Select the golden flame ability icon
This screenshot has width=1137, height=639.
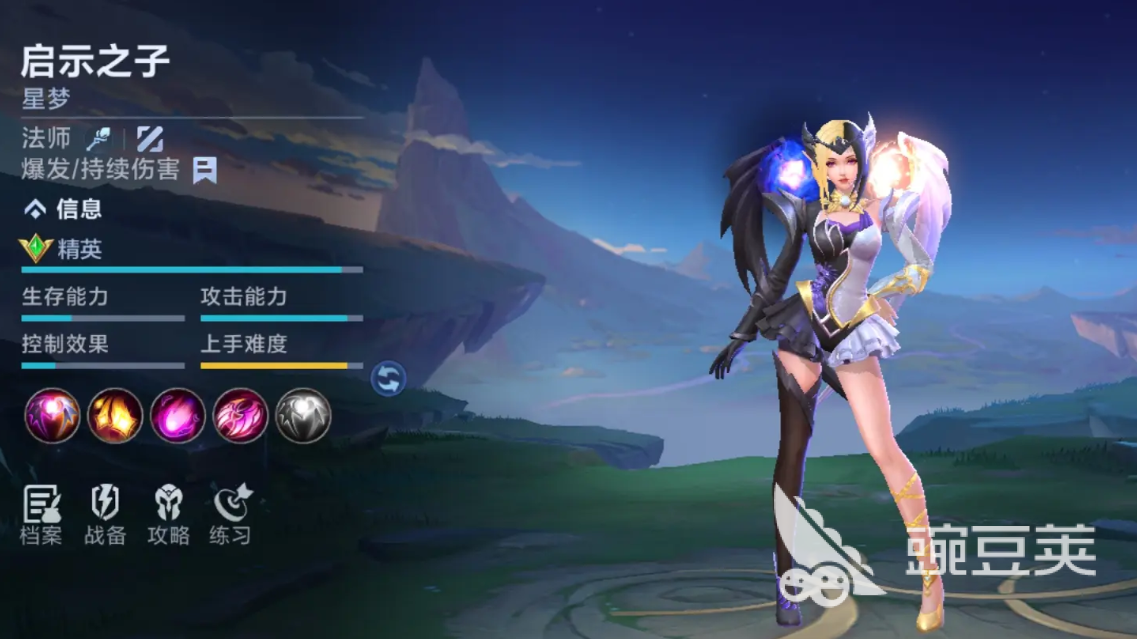pos(115,416)
